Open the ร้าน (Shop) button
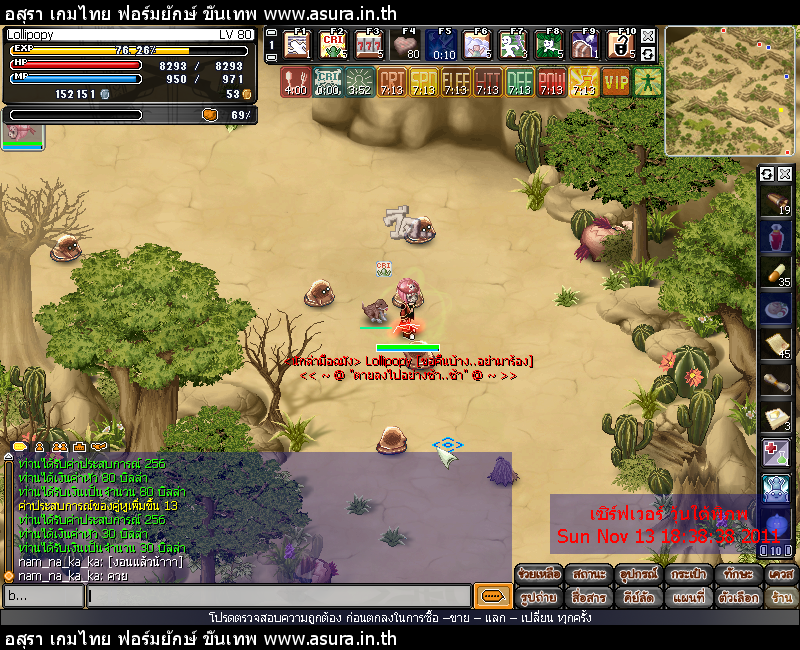 click(781, 597)
